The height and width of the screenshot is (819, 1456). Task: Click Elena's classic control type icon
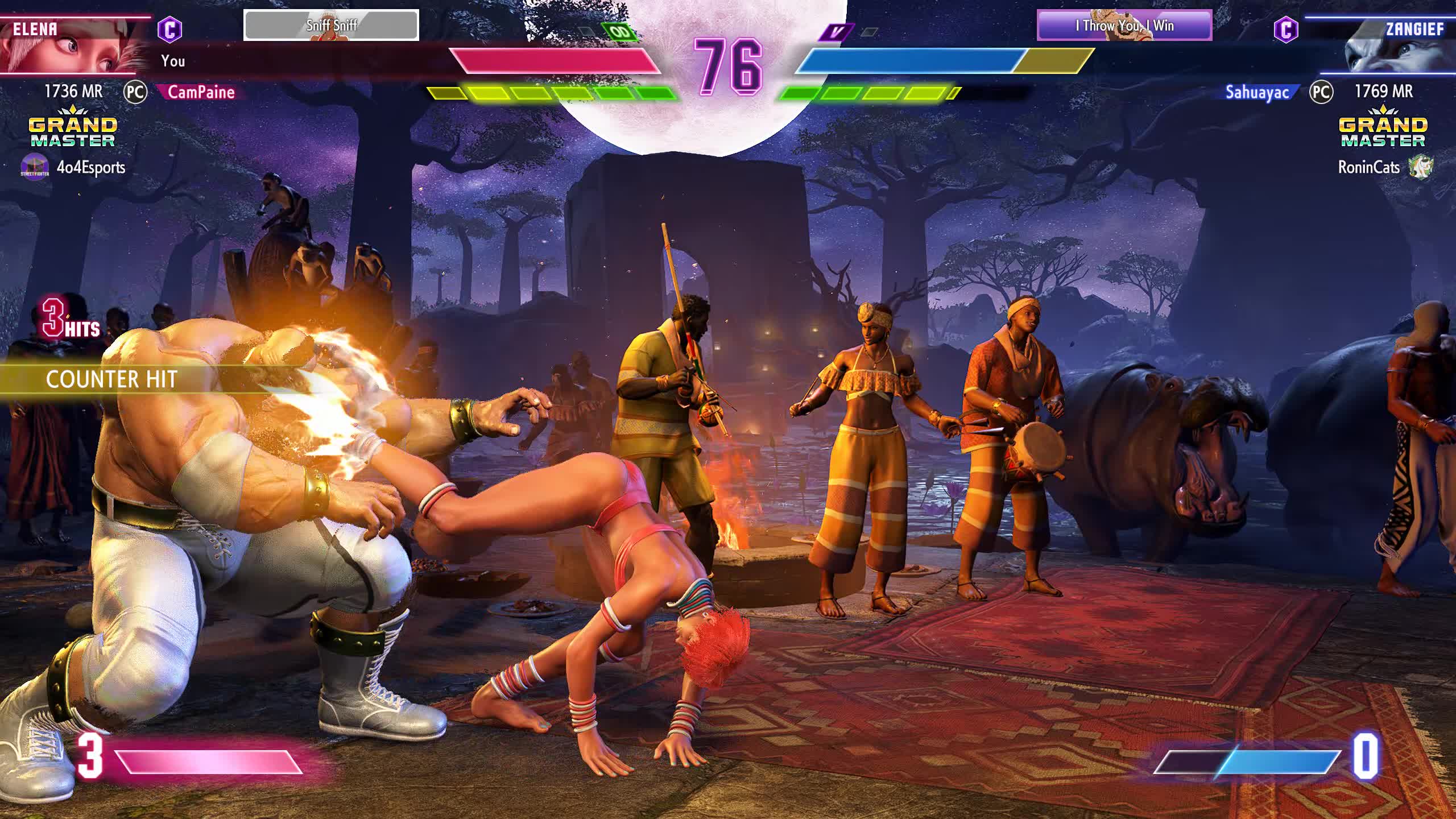[x=169, y=29]
